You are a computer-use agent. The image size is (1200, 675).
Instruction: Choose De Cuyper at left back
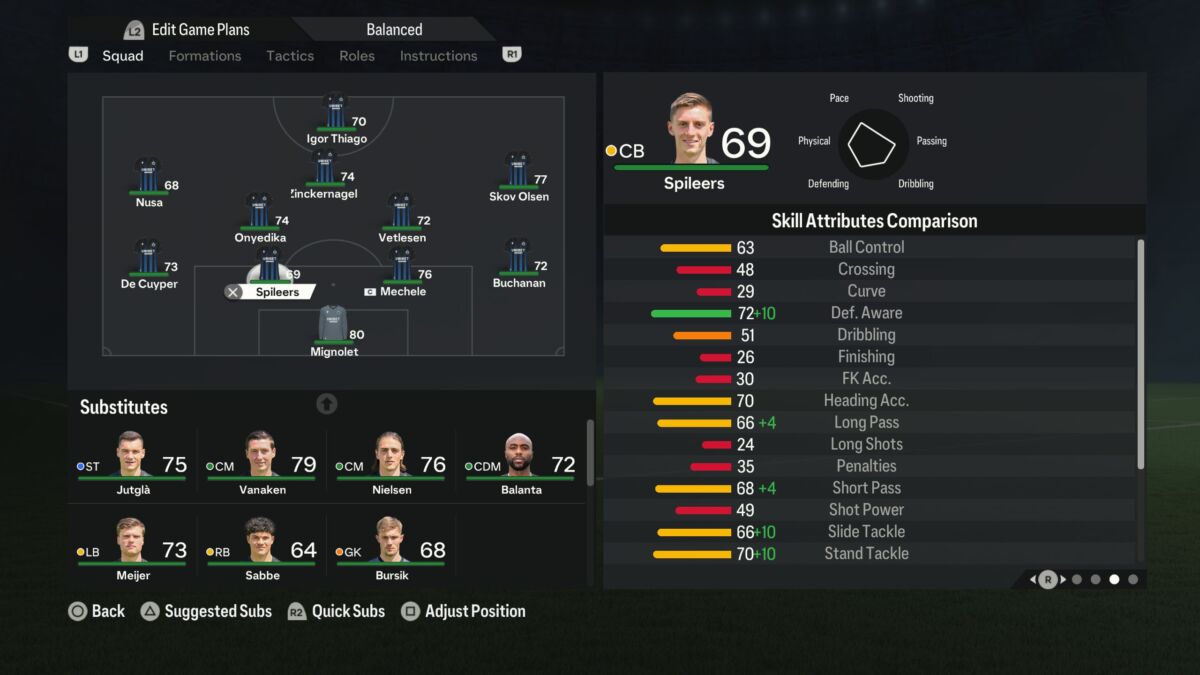148,262
